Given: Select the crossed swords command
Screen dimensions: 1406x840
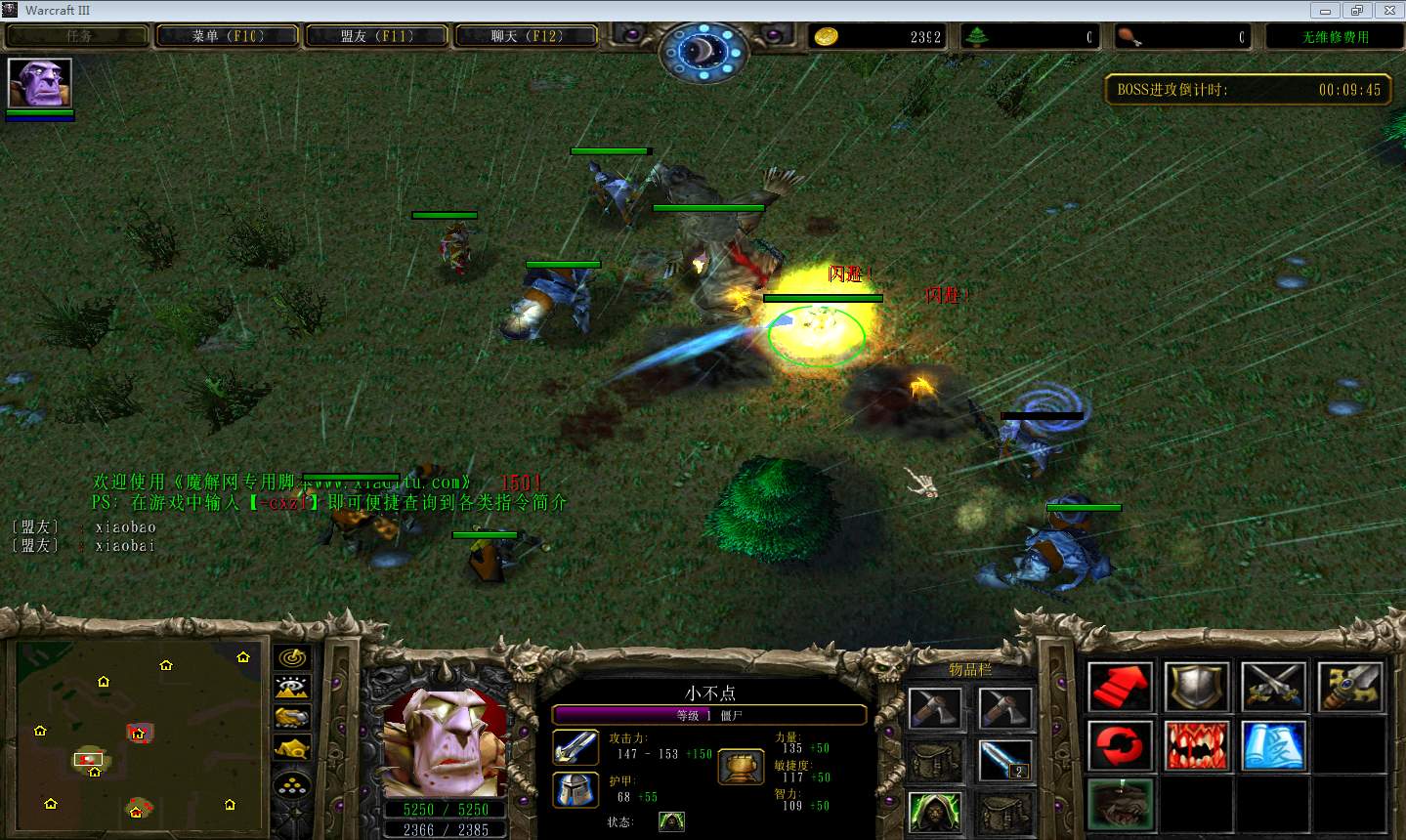Looking at the screenshot, I should pos(1273,687).
